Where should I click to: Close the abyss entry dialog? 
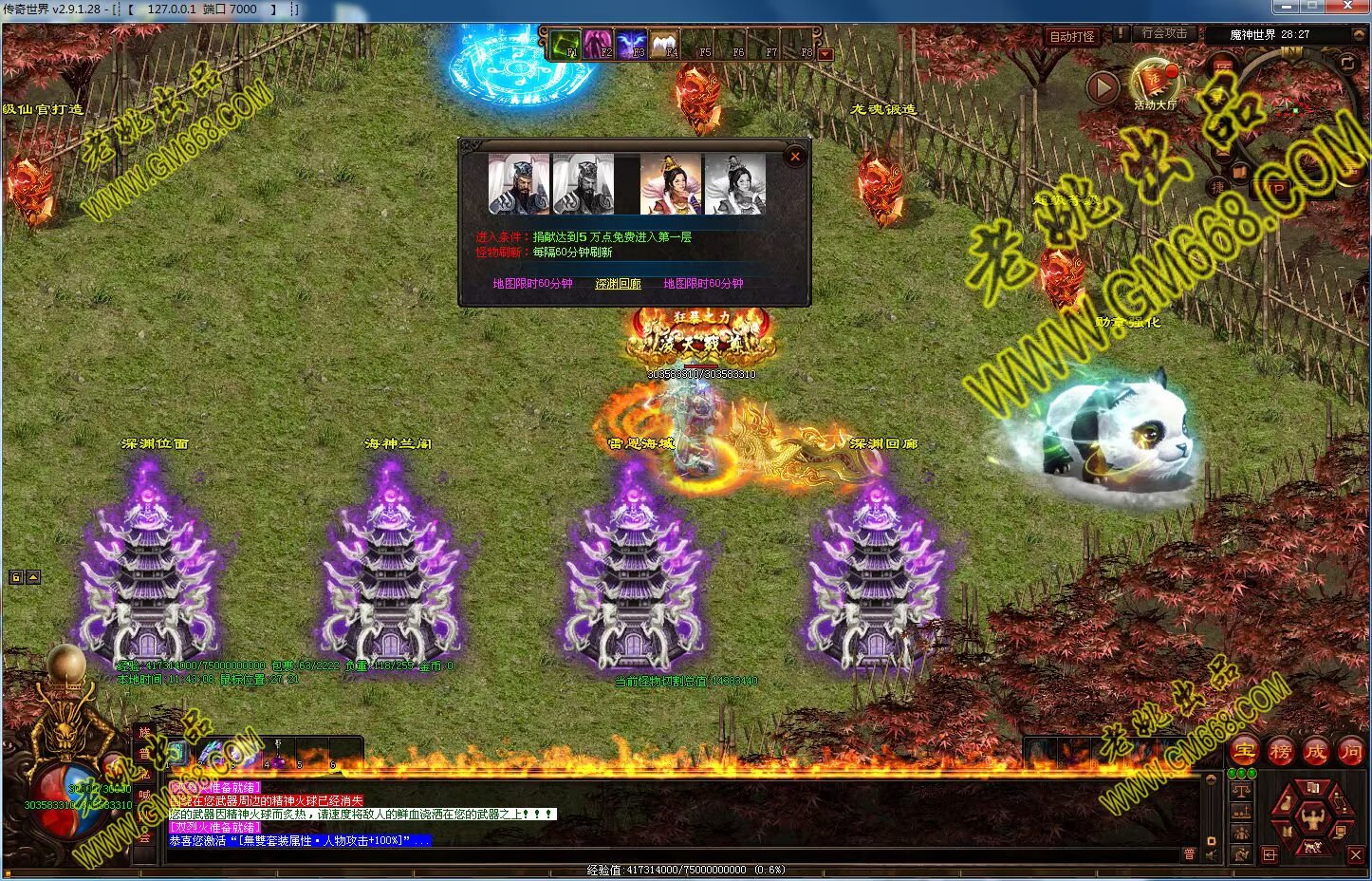[795, 157]
